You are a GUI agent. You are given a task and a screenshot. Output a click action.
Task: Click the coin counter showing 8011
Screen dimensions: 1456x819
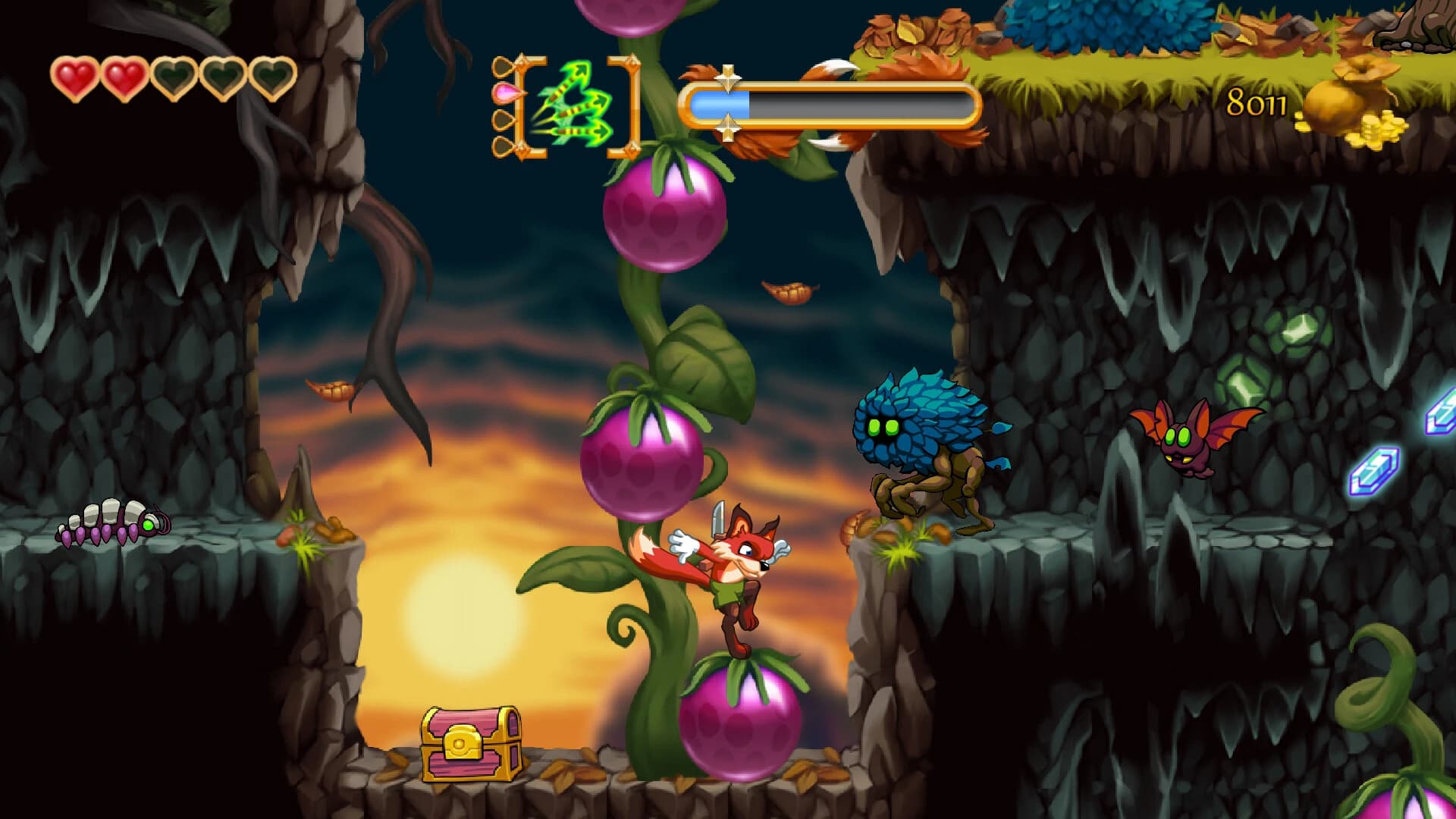coord(1256,100)
